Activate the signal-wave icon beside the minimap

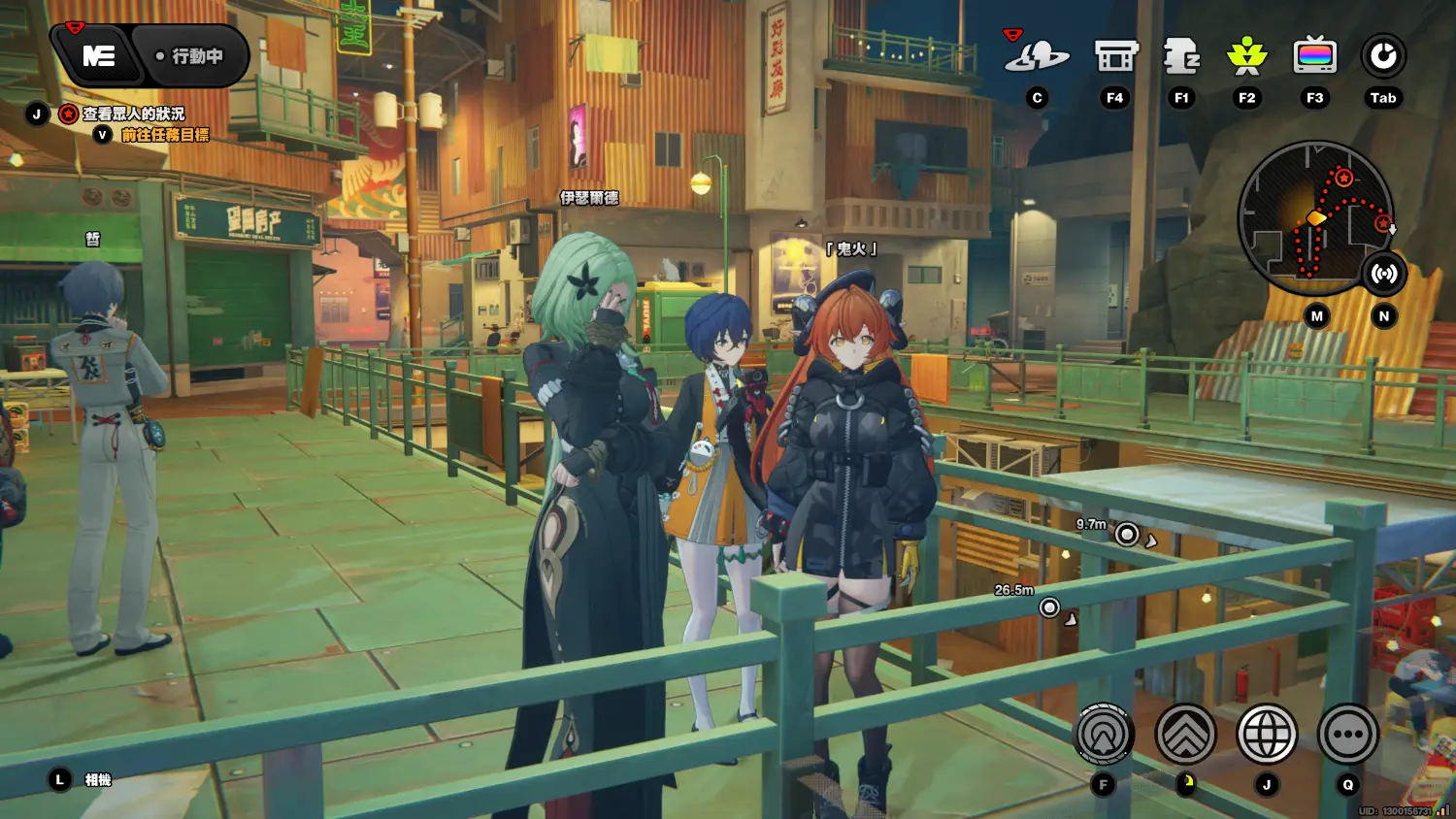(x=1383, y=274)
